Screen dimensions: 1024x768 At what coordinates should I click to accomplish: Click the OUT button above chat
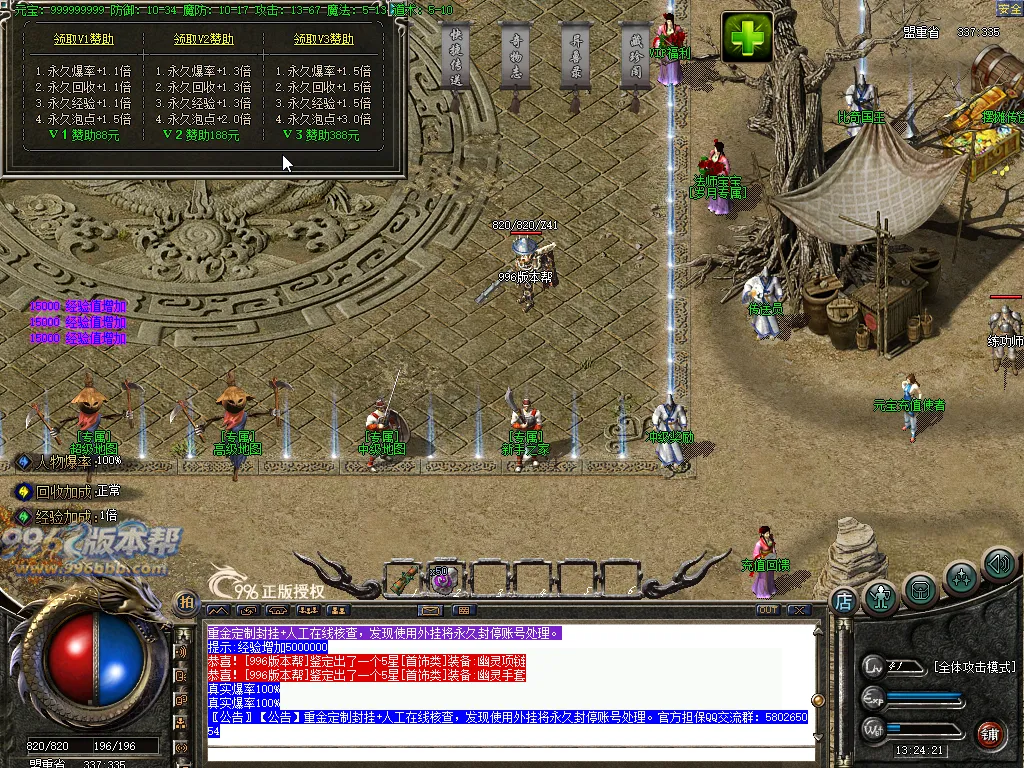coord(768,609)
